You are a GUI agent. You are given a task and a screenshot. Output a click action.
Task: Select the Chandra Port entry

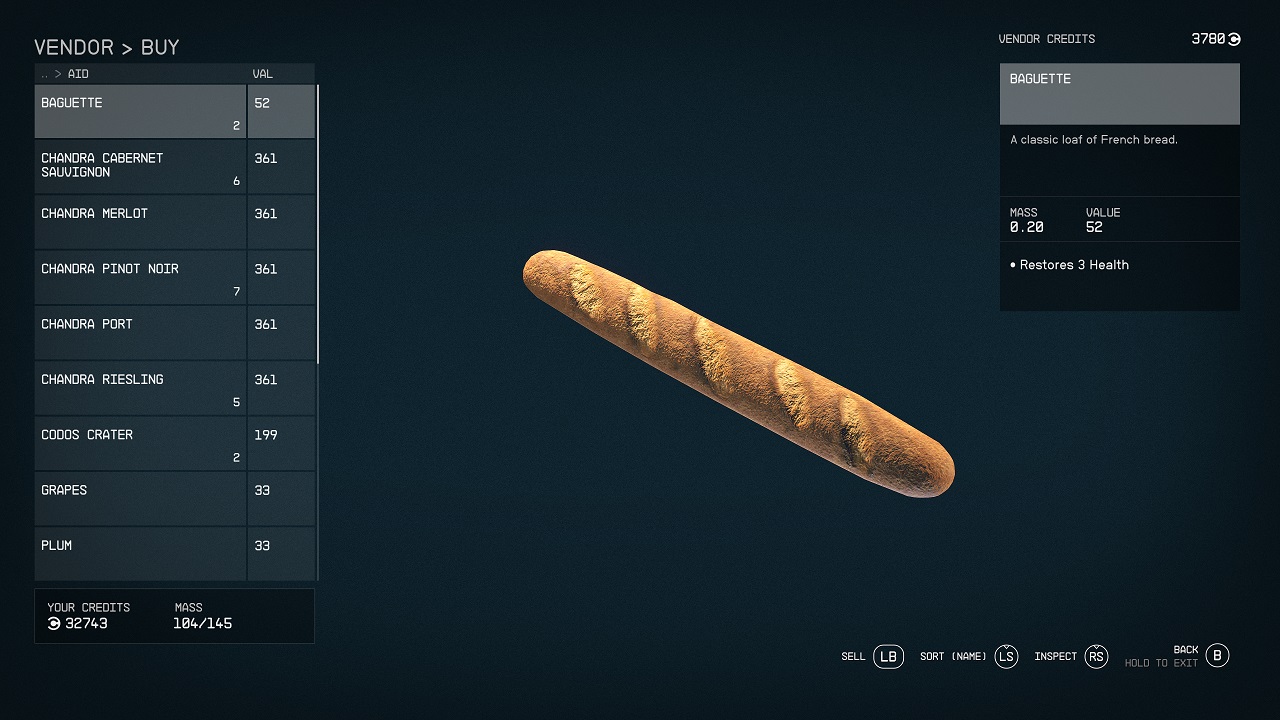point(140,332)
